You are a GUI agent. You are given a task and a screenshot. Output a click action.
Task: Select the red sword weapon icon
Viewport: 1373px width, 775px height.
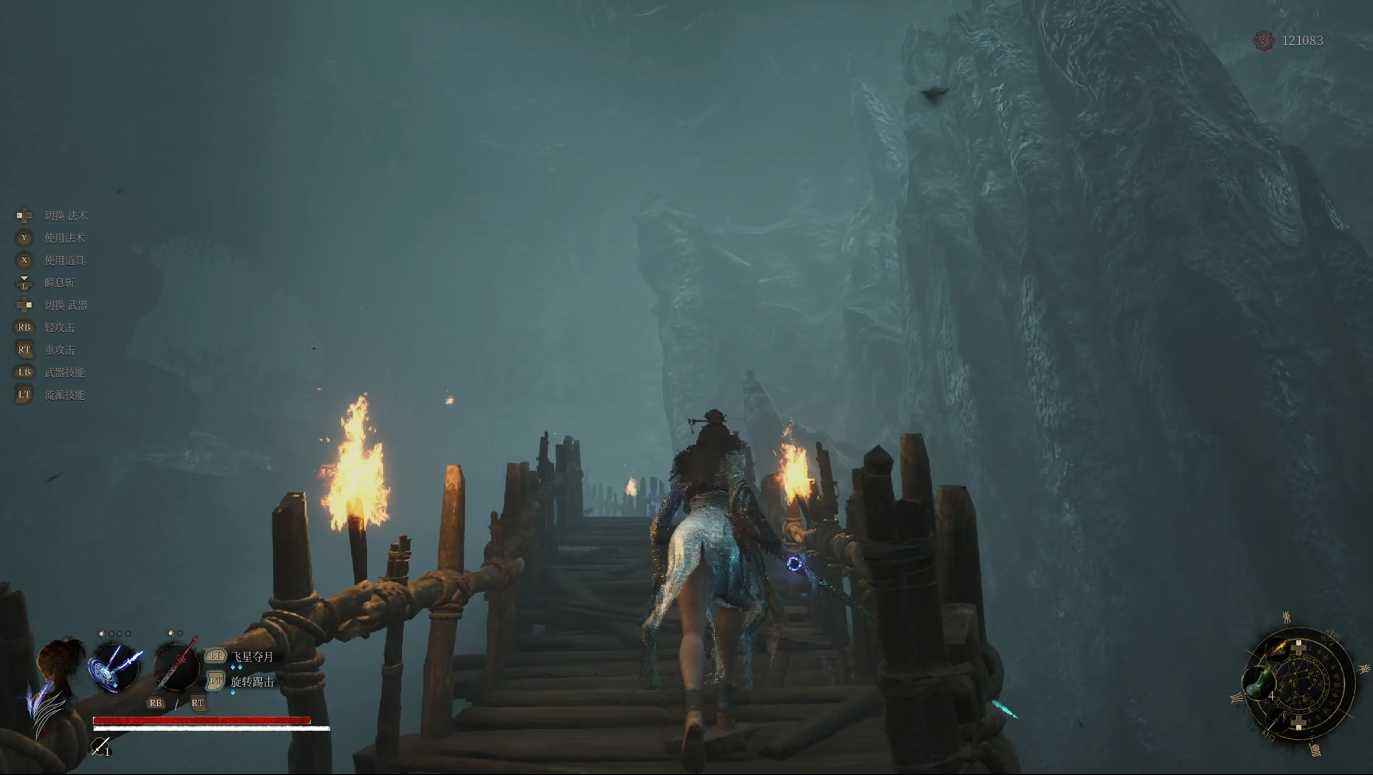tap(178, 666)
